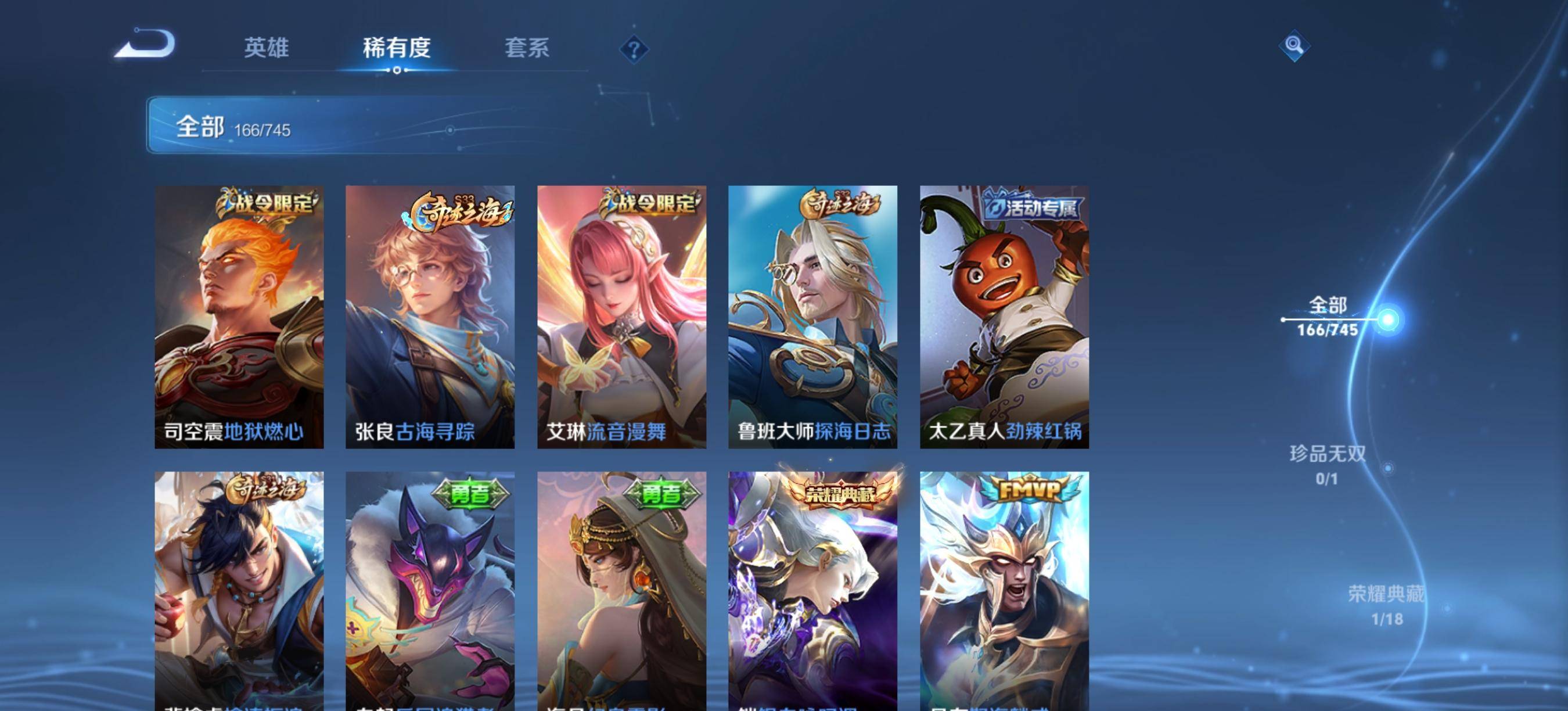
Task: Select the skin card with apple-holding hero
Action: [x=239, y=591]
